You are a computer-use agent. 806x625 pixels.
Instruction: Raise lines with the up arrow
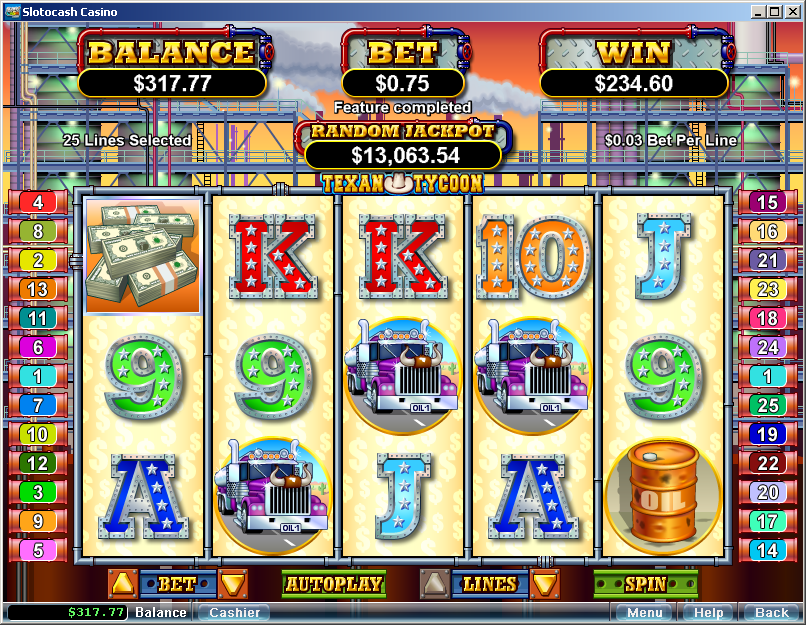pos(434,584)
